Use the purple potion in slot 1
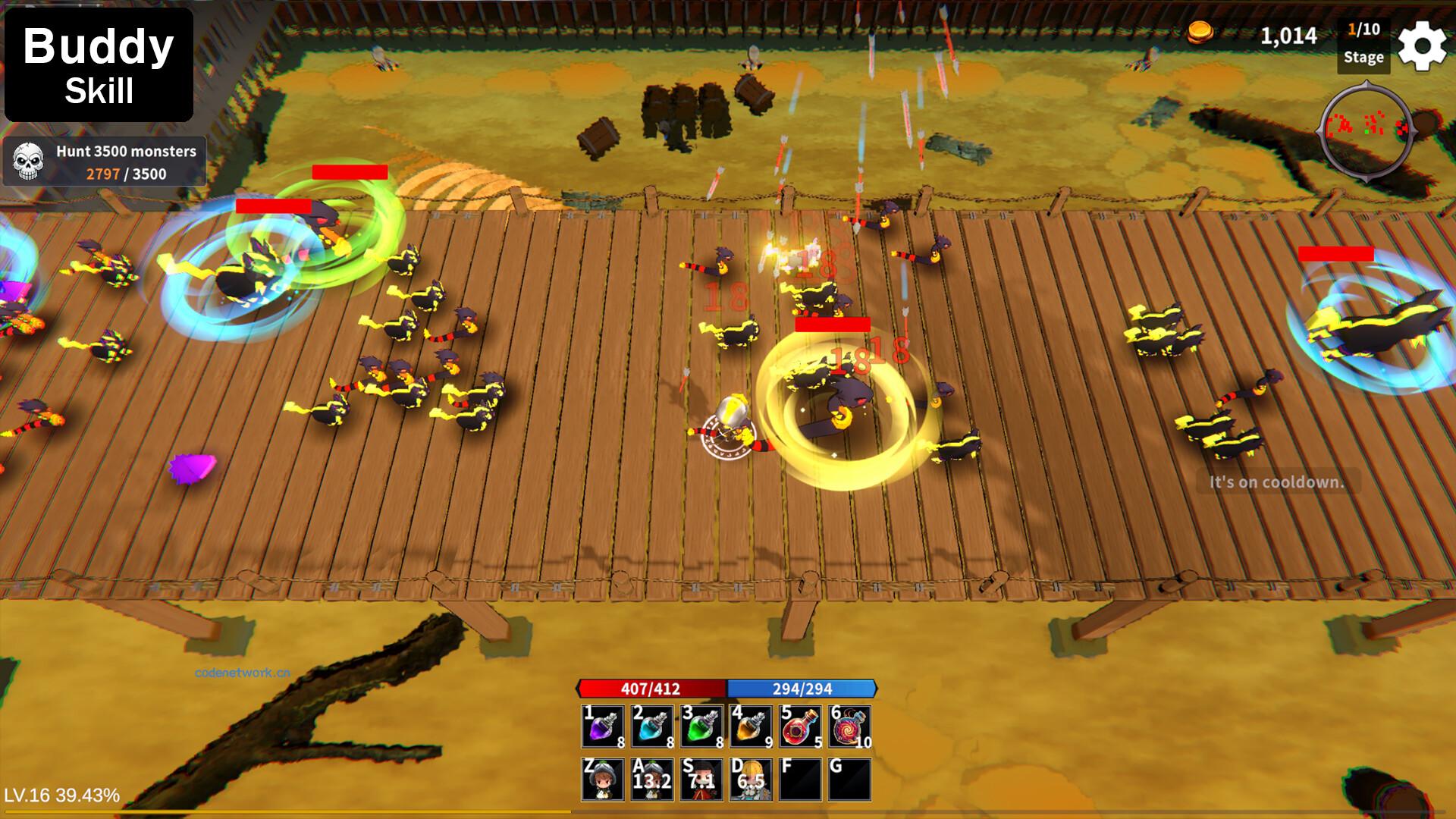This screenshot has width=1456, height=819. click(x=603, y=726)
